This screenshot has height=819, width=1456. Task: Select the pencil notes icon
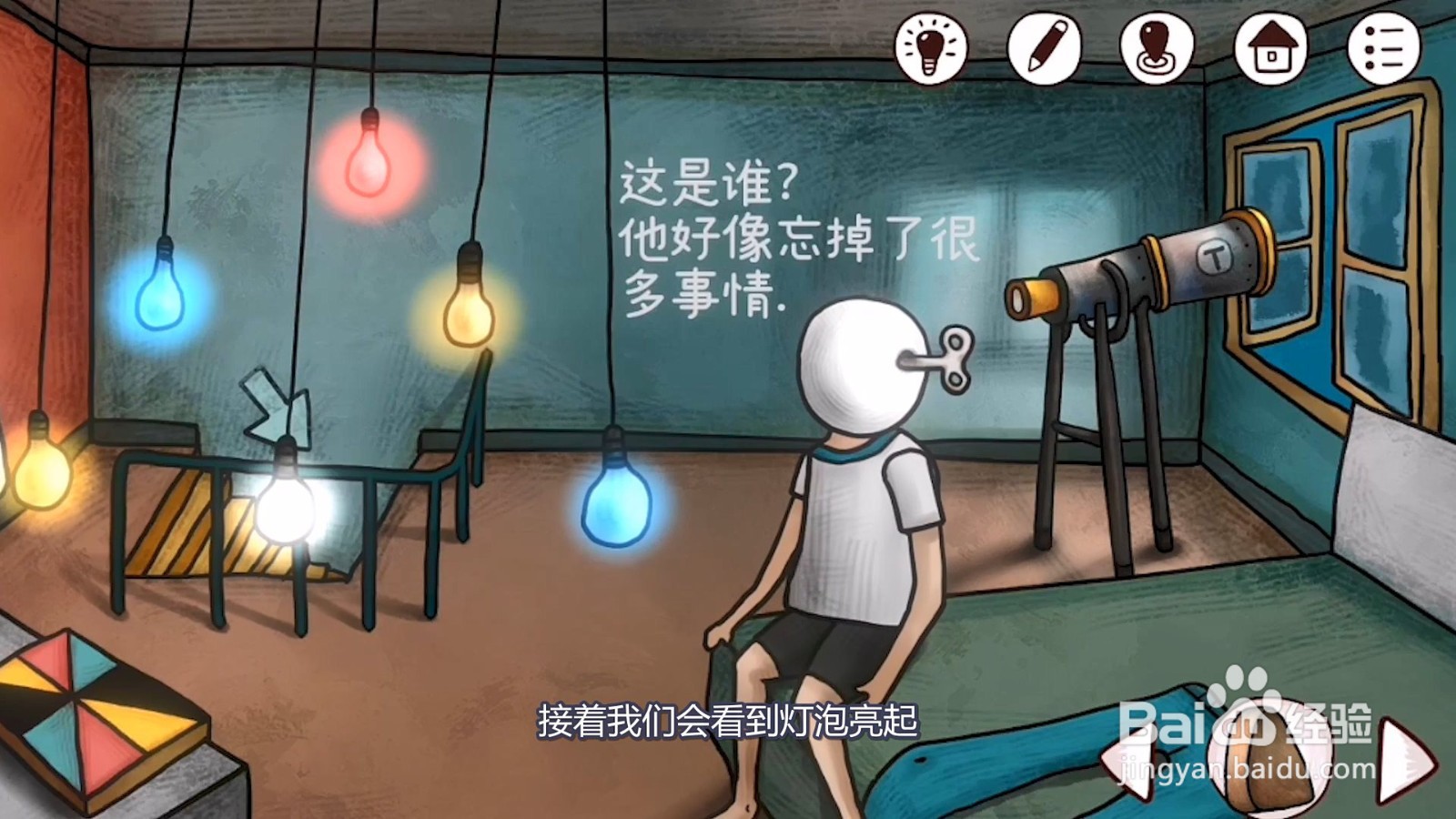[x=1043, y=47]
